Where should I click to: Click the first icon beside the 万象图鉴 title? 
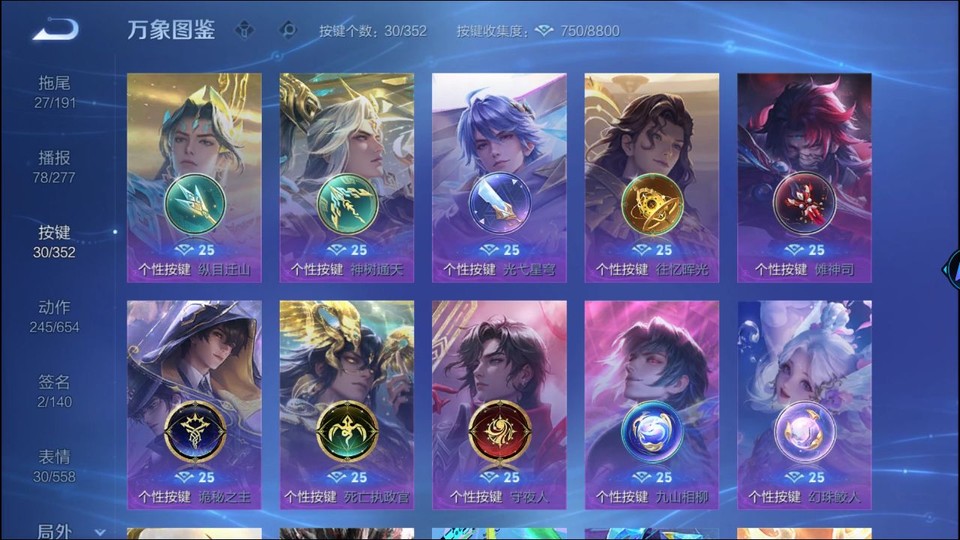pos(244,30)
